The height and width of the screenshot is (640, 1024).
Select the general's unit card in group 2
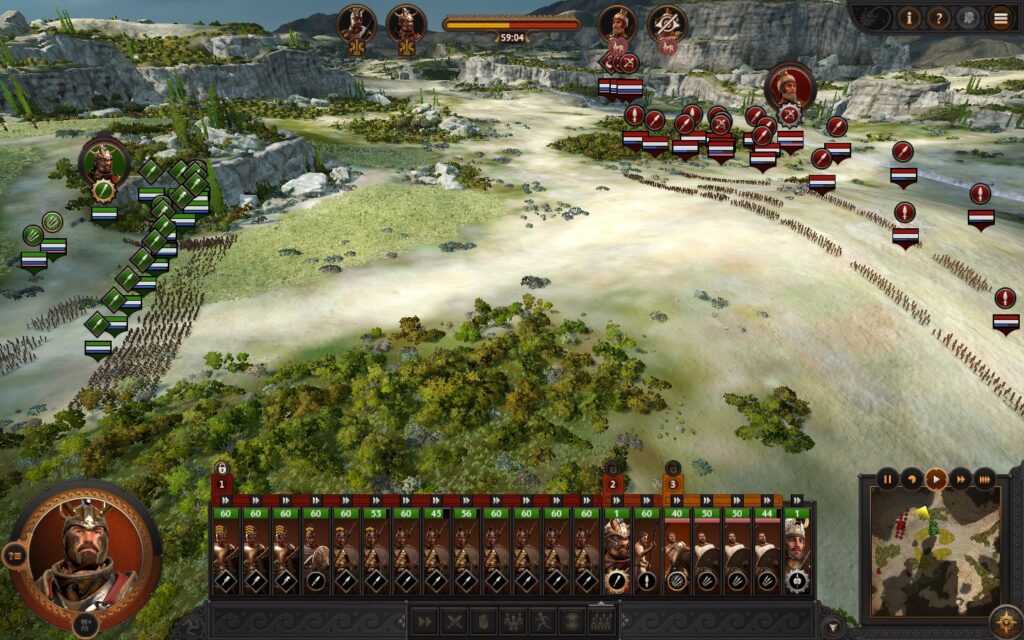pyautogui.click(x=617, y=555)
